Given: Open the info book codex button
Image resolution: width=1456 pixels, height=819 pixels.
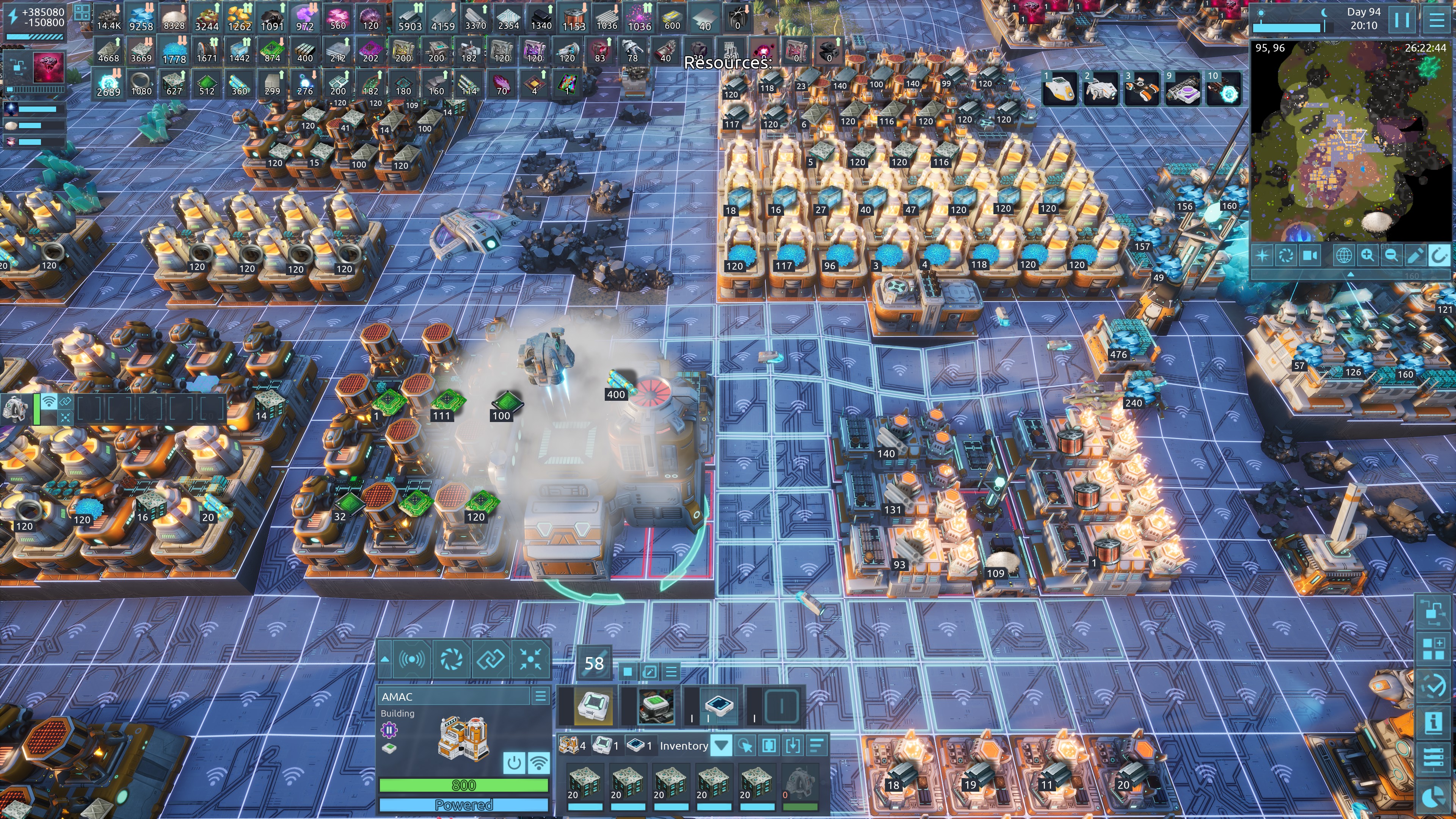Looking at the screenshot, I should (1433, 722).
